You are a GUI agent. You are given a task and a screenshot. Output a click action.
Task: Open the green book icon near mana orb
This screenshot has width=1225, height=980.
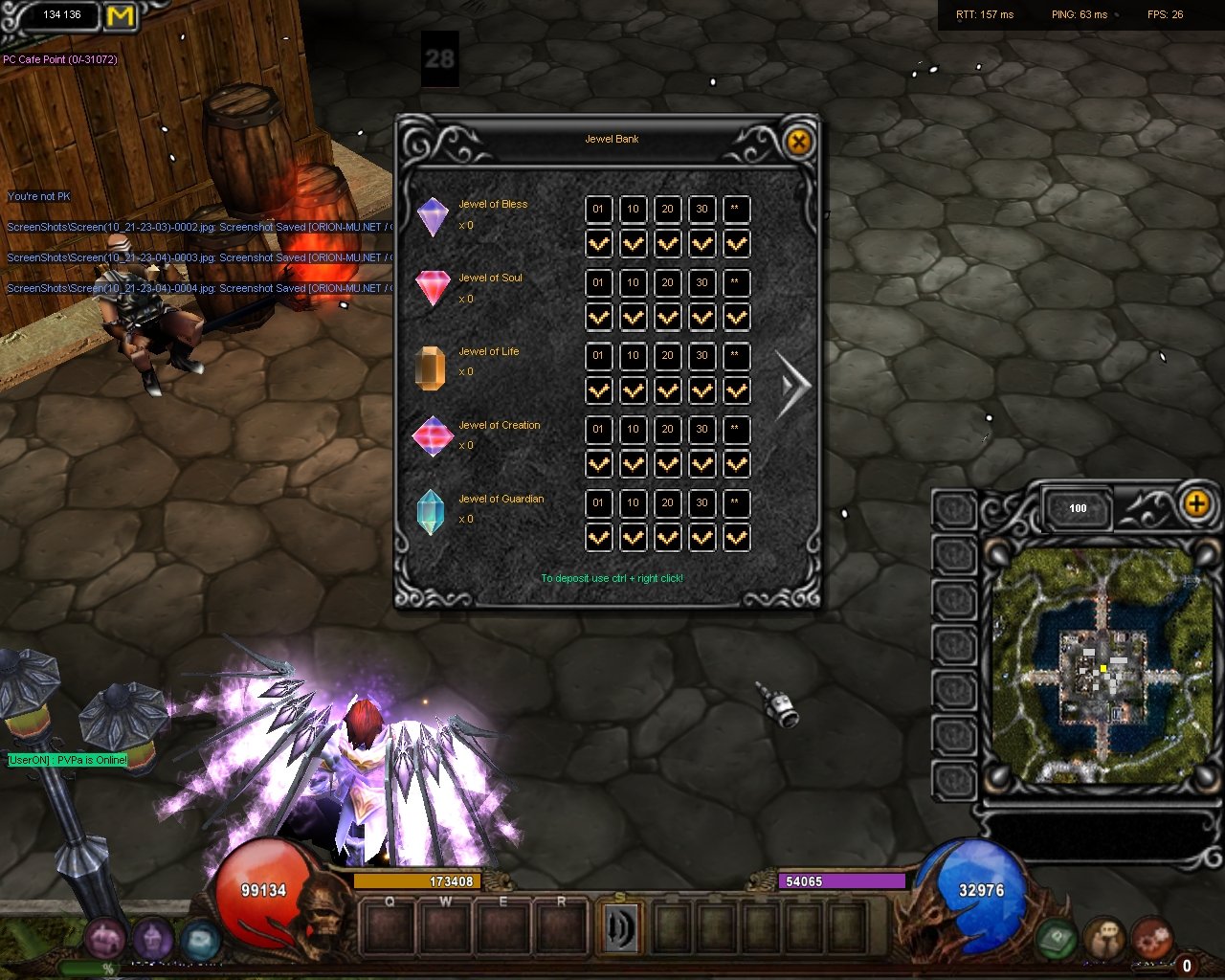click(x=1058, y=940)
